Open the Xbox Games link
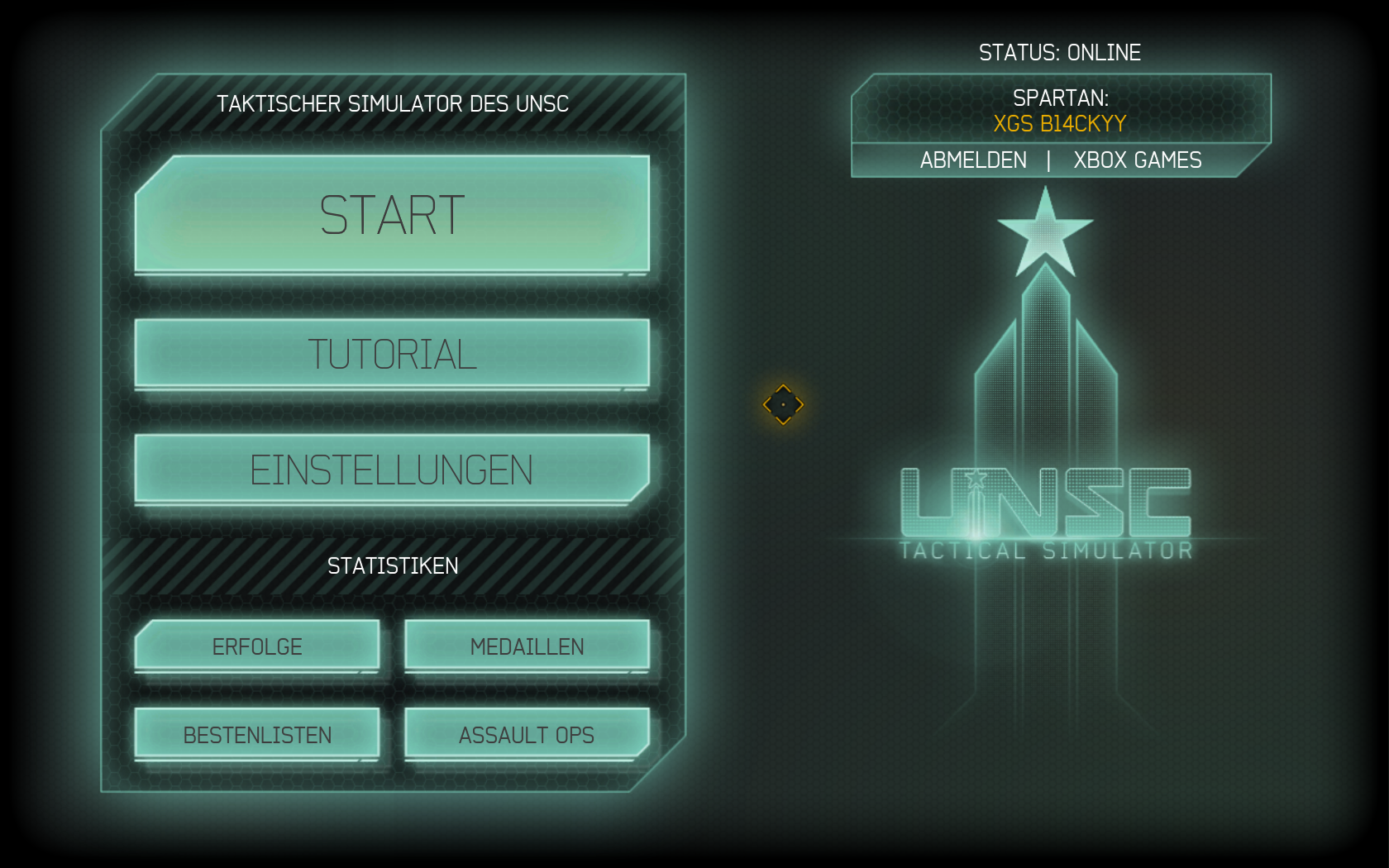 point(1137,160)
